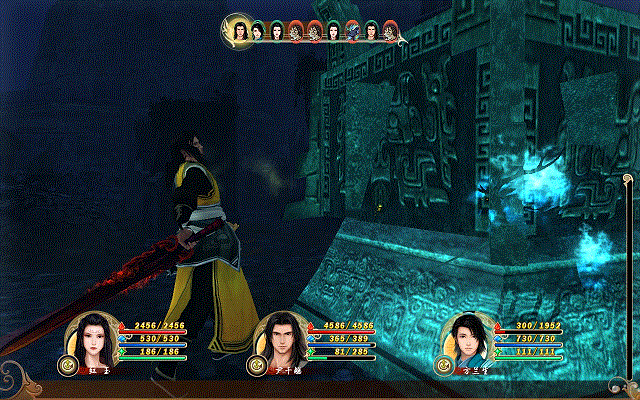This screenshot has width=640, height=400.
Task: Click the gold round emblem beside 尹千觞's portrait
Action: (x=258, y=366)
